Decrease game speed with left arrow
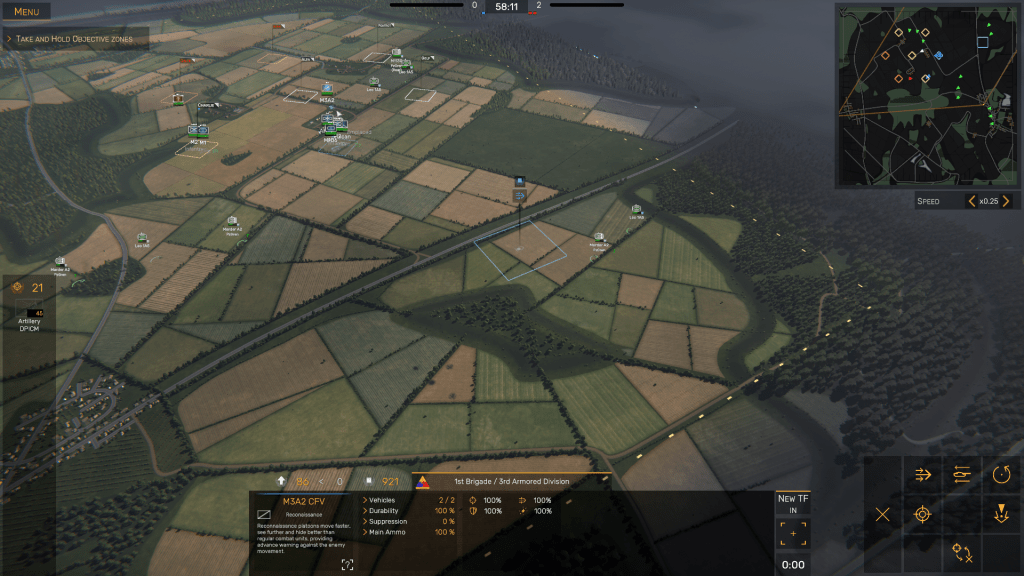This screenshot has height=576, width=1024. tap(971, 202)
